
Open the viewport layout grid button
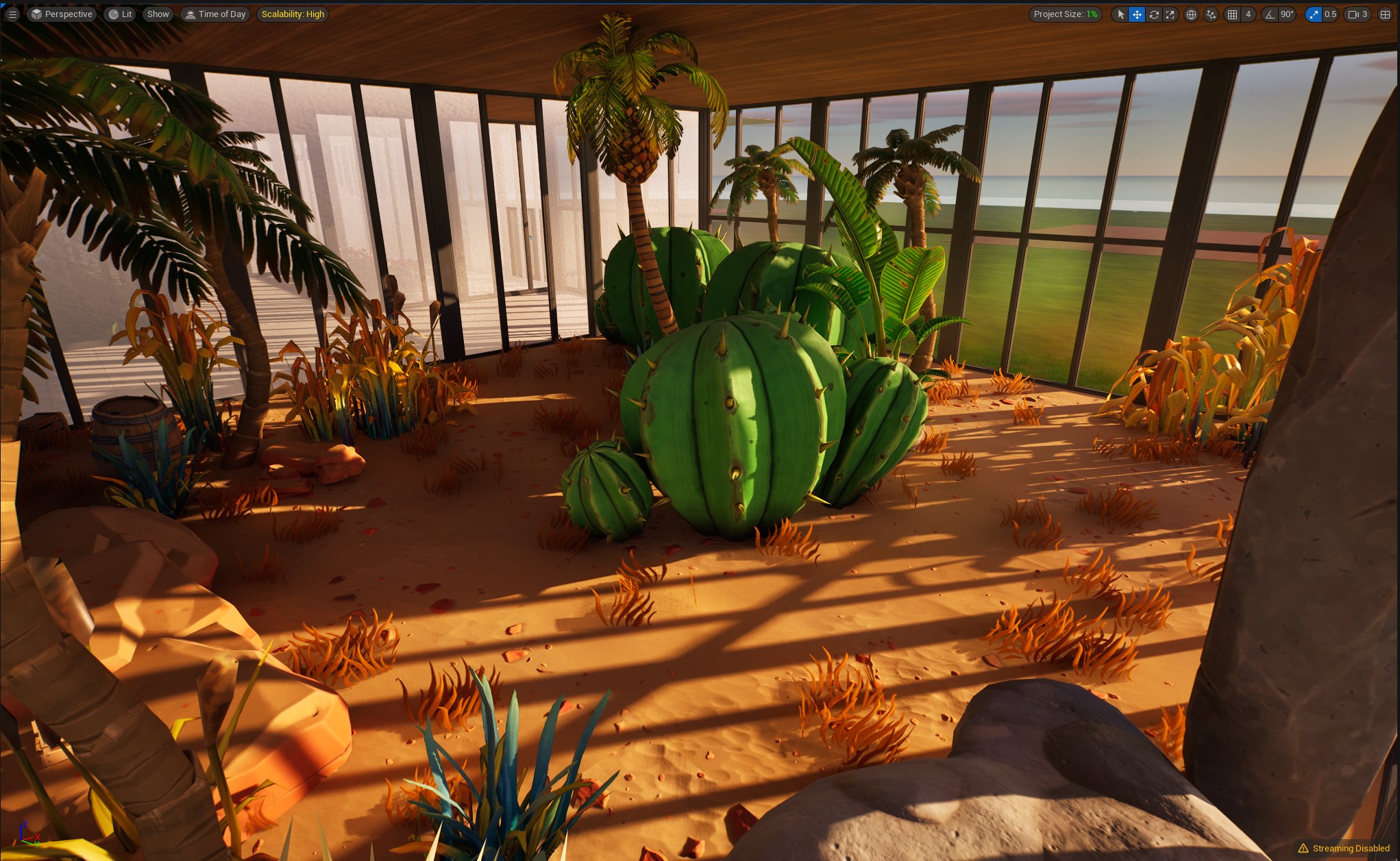pyautogui.click(x=1384, y=14)
